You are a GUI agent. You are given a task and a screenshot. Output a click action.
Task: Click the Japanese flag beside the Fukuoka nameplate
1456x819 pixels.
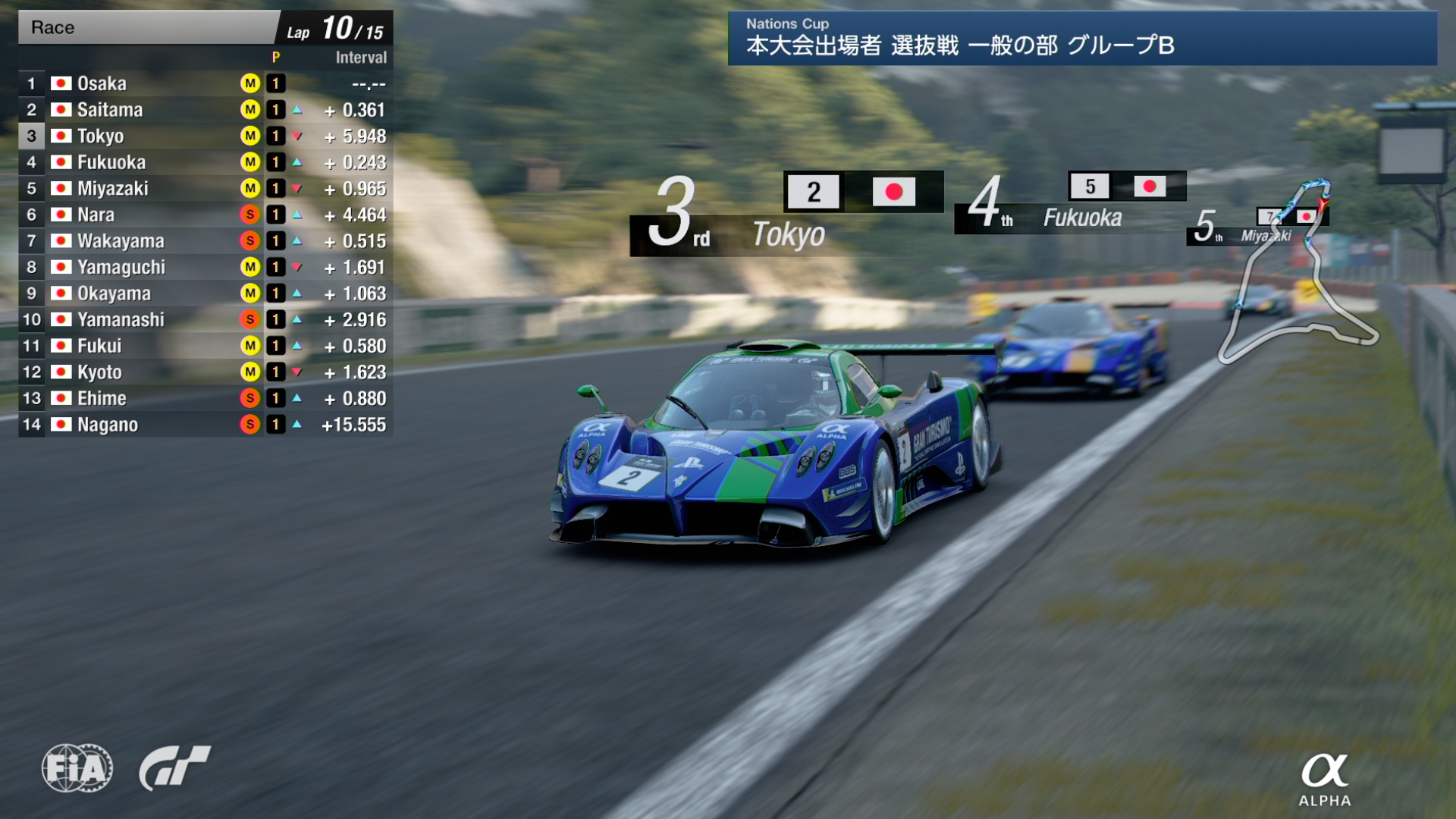[1151, 186]
